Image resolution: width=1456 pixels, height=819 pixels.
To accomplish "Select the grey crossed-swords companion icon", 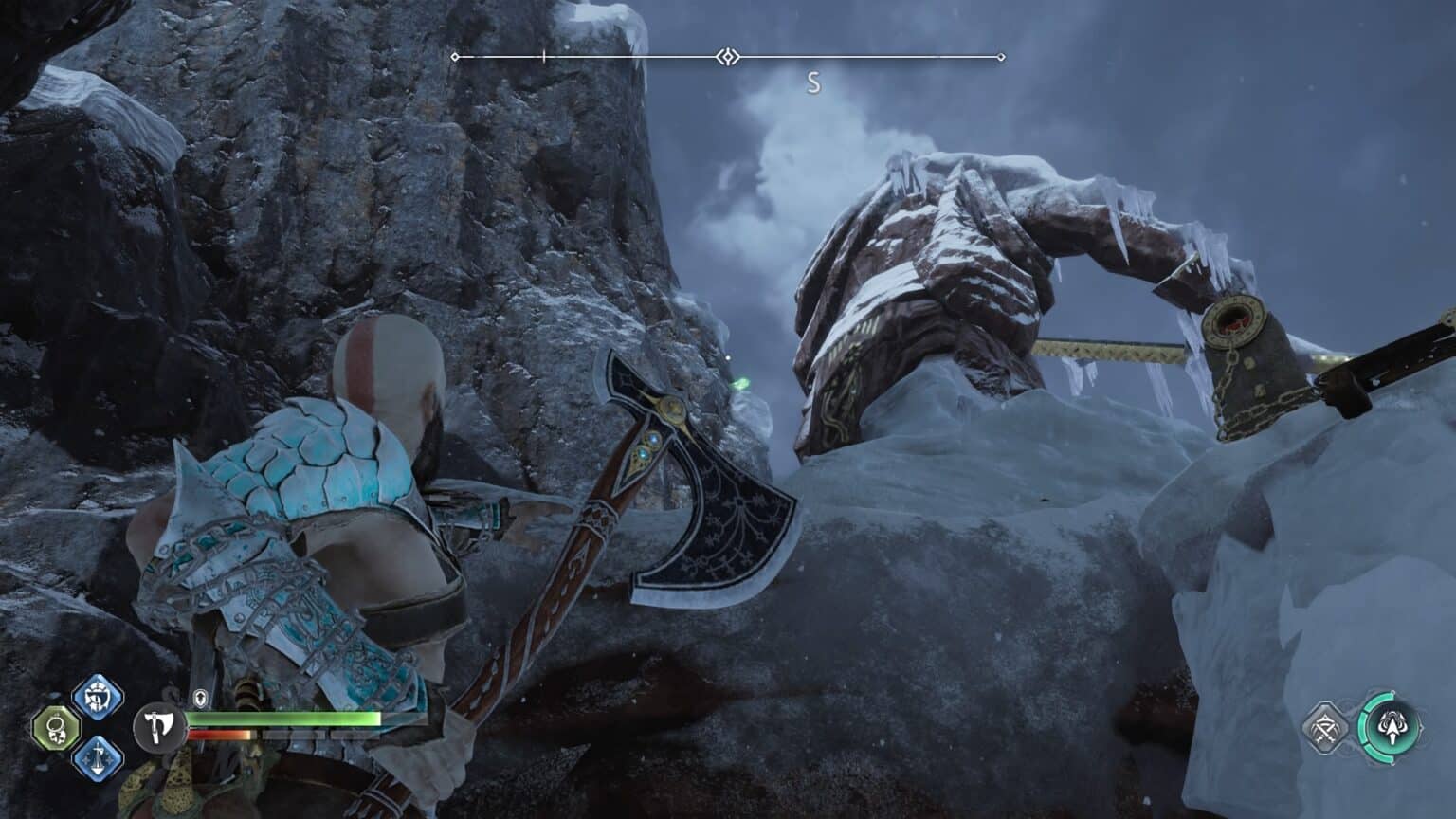I will [x=1327, y=729].
